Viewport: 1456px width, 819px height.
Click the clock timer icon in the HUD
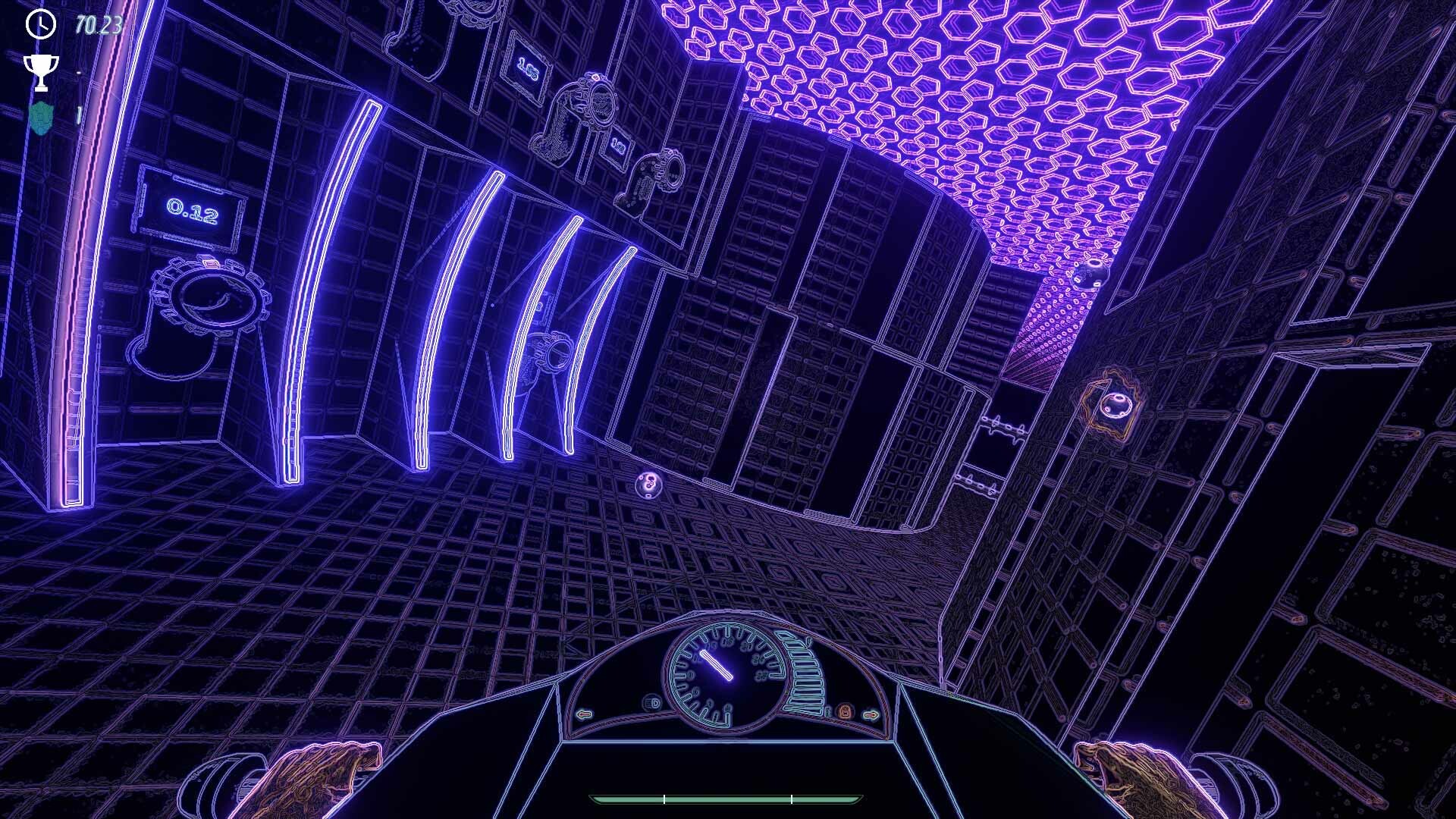(x=39, y=25)
